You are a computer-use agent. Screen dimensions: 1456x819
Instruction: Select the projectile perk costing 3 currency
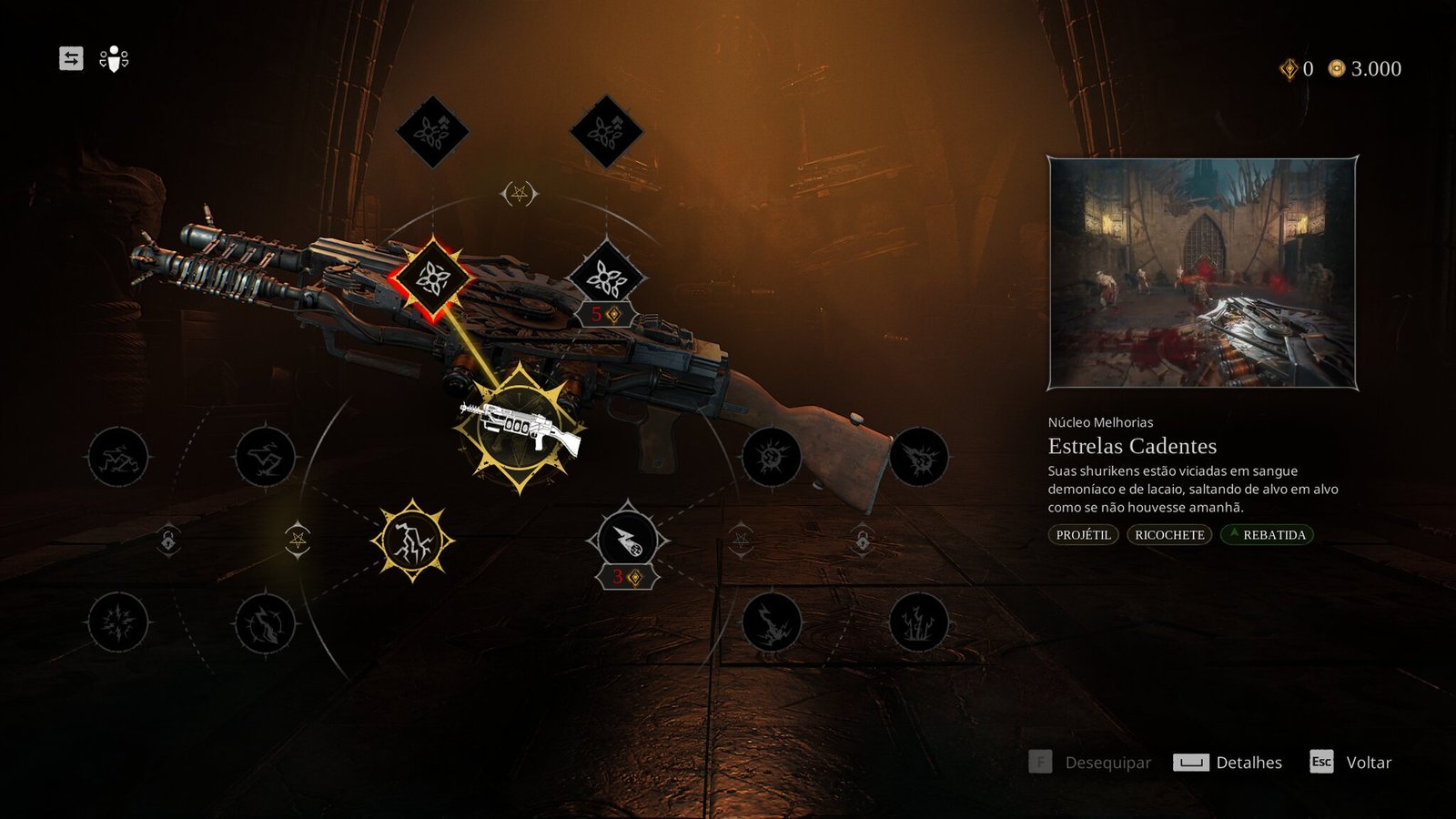[x=628, y=540]
